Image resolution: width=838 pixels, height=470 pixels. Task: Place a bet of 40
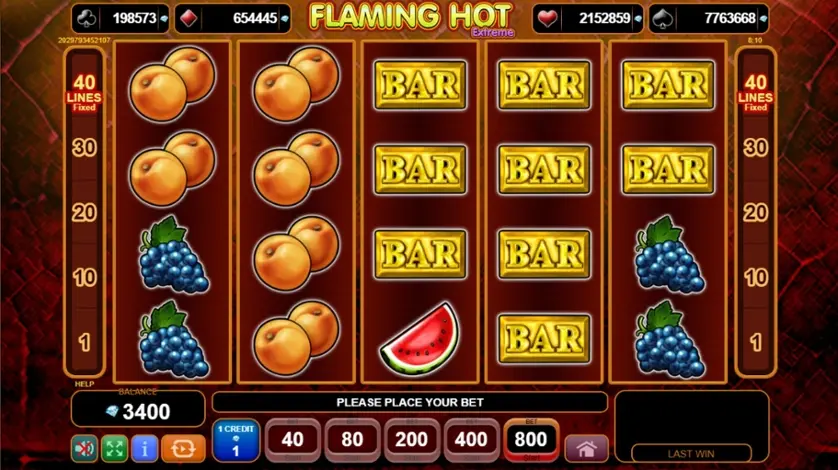click(x=292, y=440)
